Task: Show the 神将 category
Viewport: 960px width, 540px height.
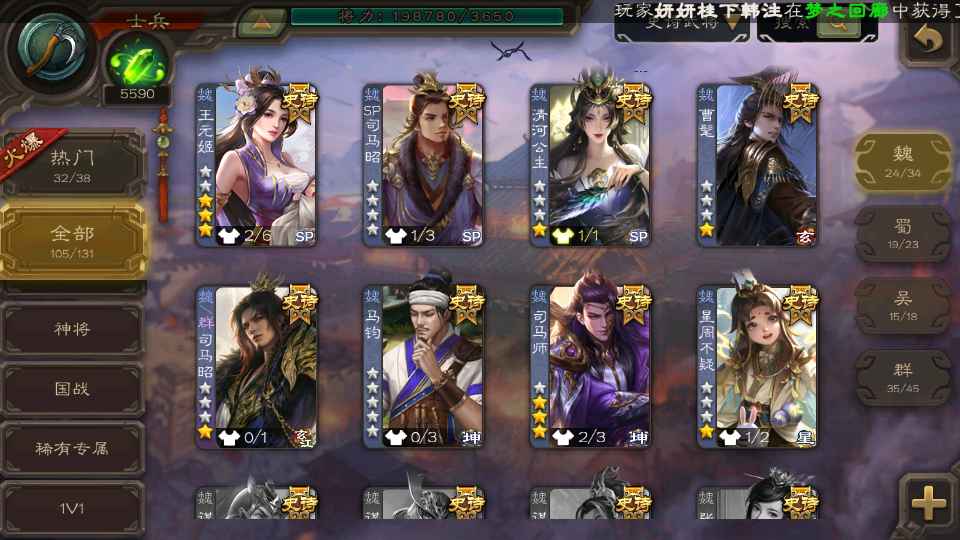Action: (x=72, y=328)
